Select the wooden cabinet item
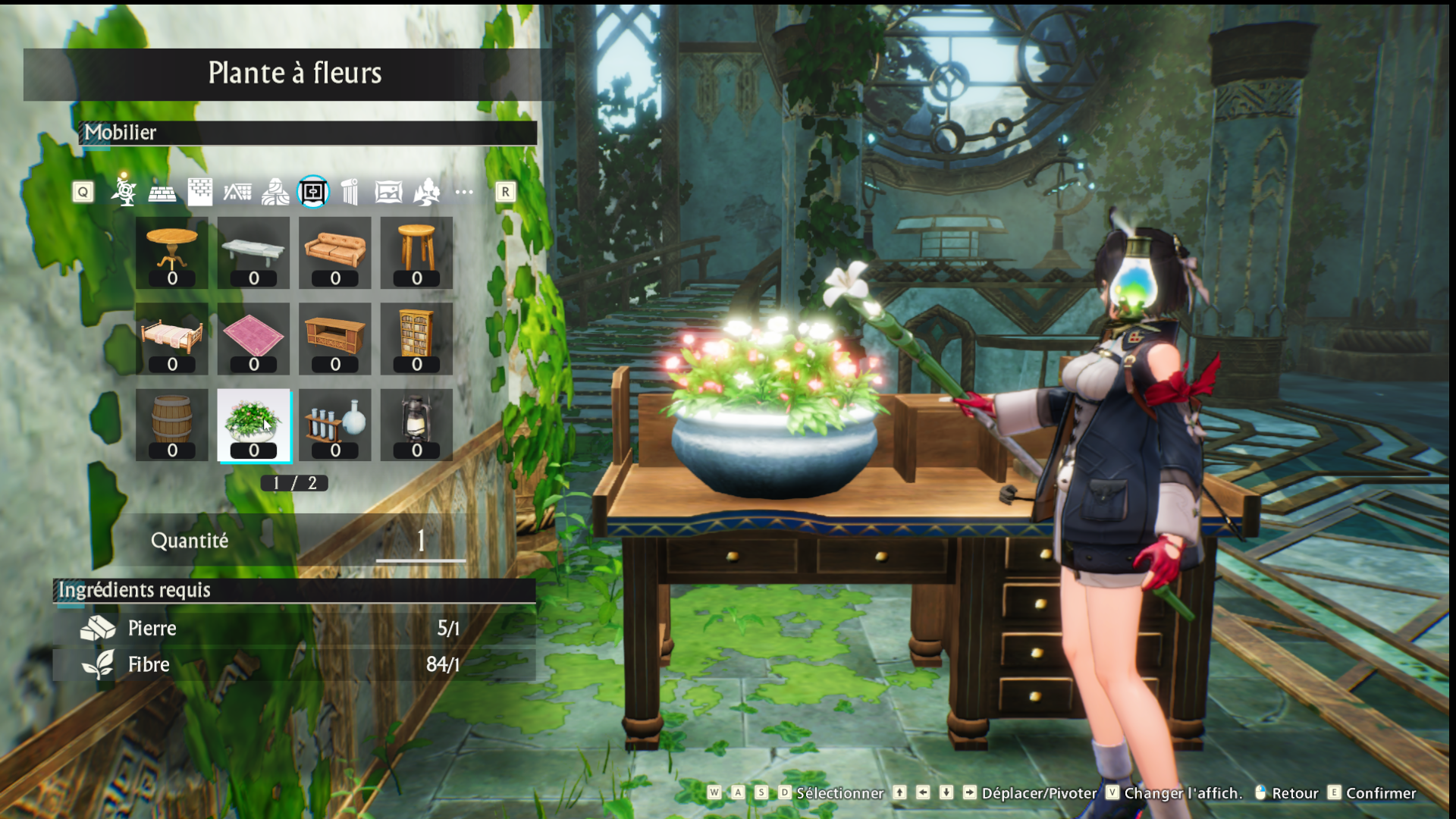1456x819 pixels. coord(335,338)
